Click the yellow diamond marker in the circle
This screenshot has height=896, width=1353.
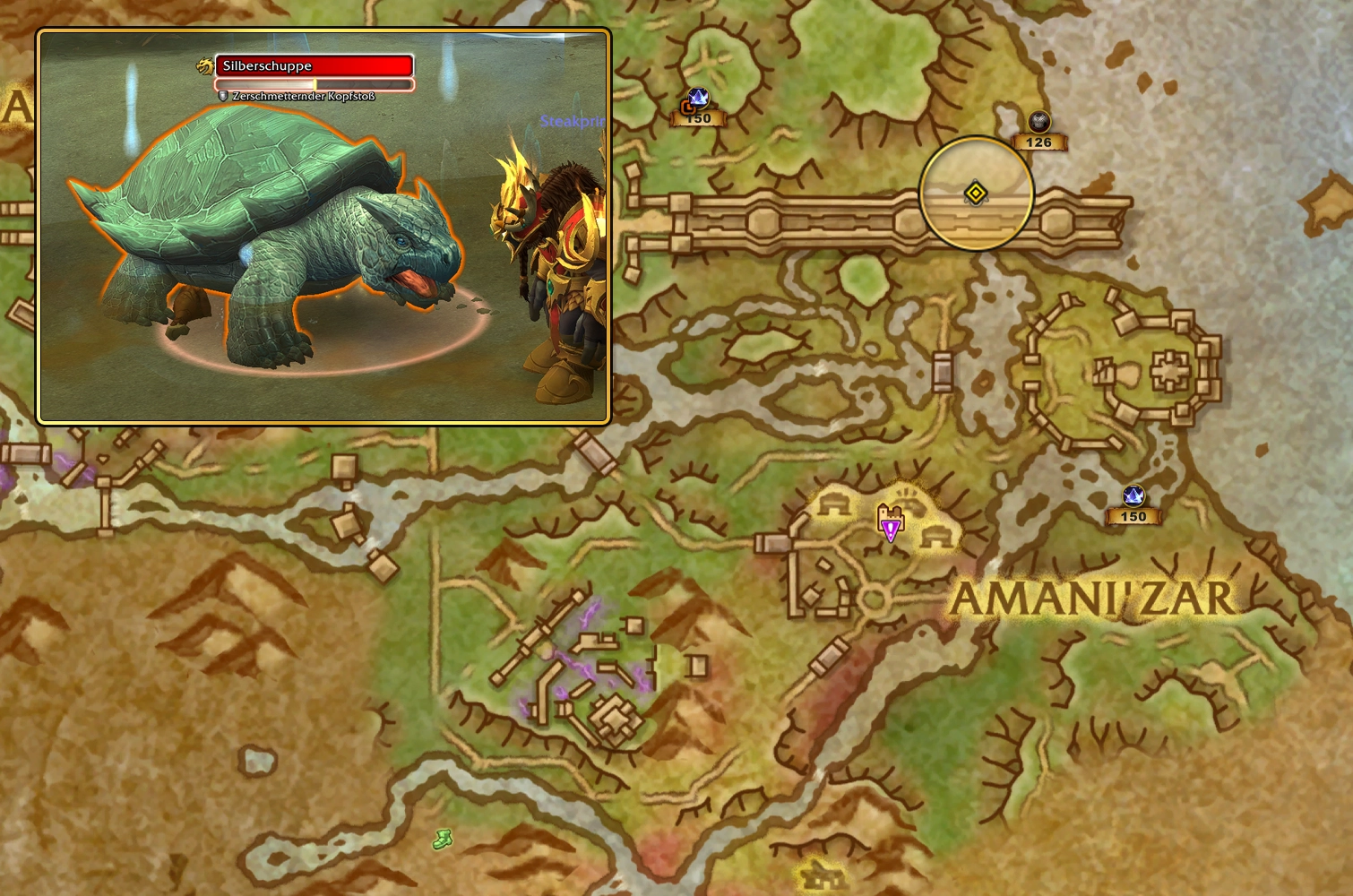(x=976, y=193)
